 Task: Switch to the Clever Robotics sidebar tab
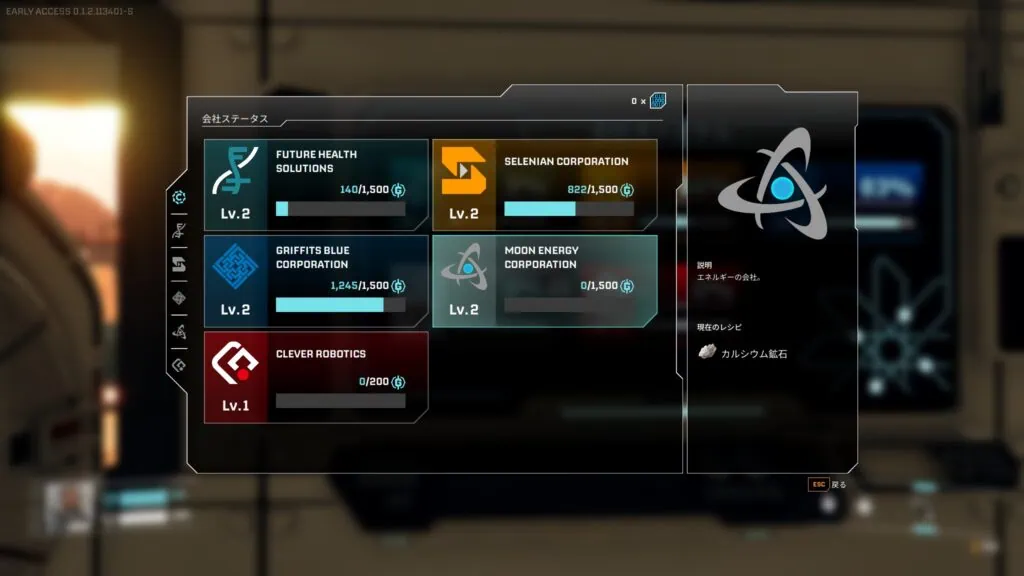[179, 366]
